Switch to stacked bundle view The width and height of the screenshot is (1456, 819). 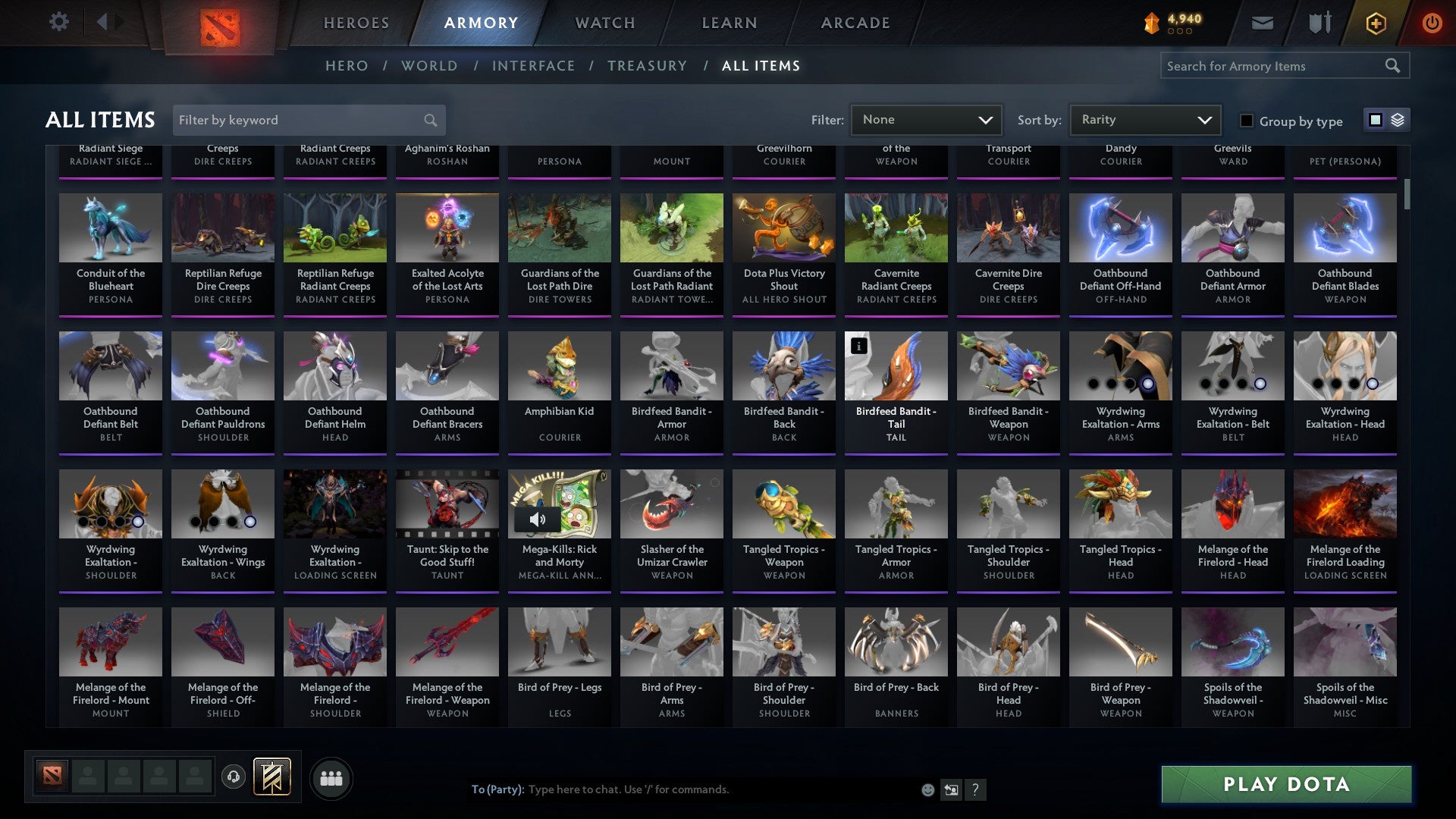[x=1396, y=120]
